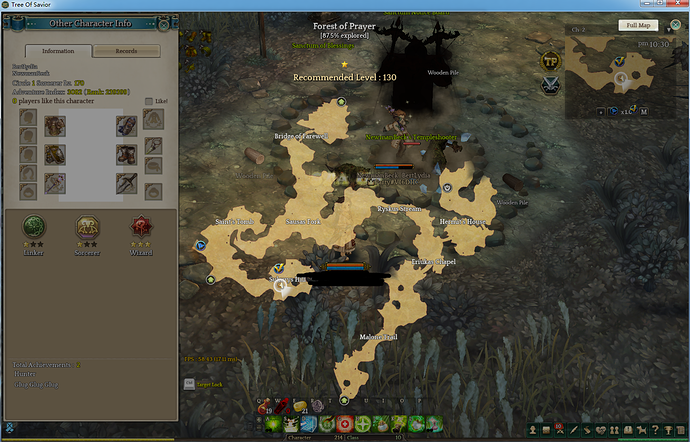Image resolution: width=690 pixels, height=442 pixels.
Task: Click the M button under the minimap
Action: [x=645, y=111]
